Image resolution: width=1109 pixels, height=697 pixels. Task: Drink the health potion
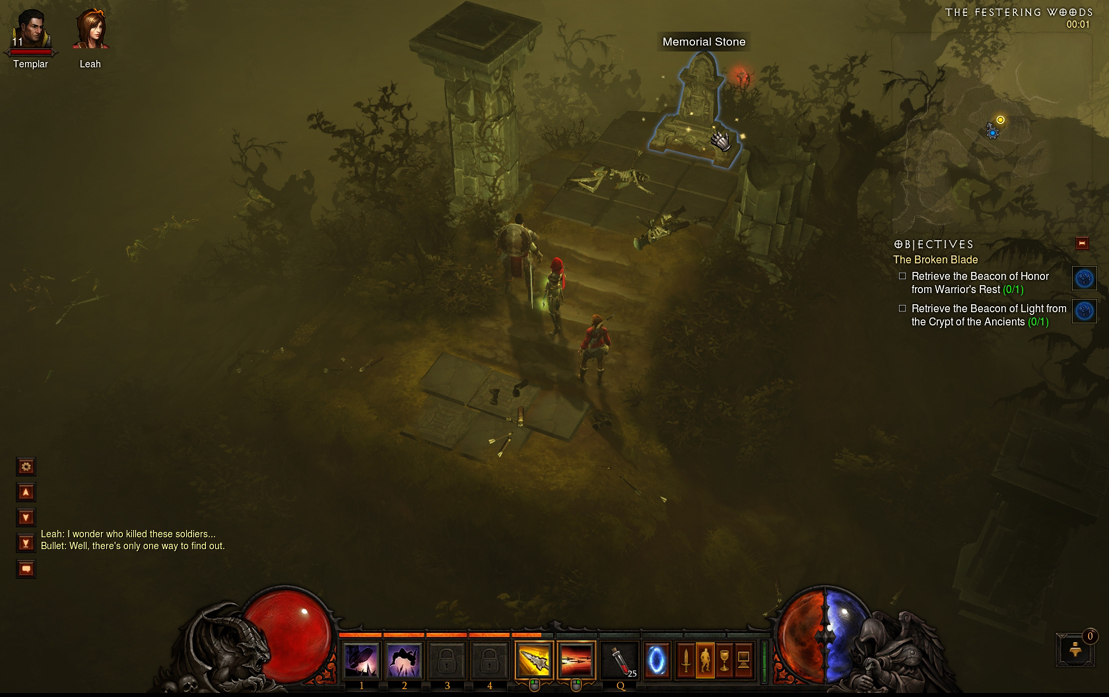[620, 661]
